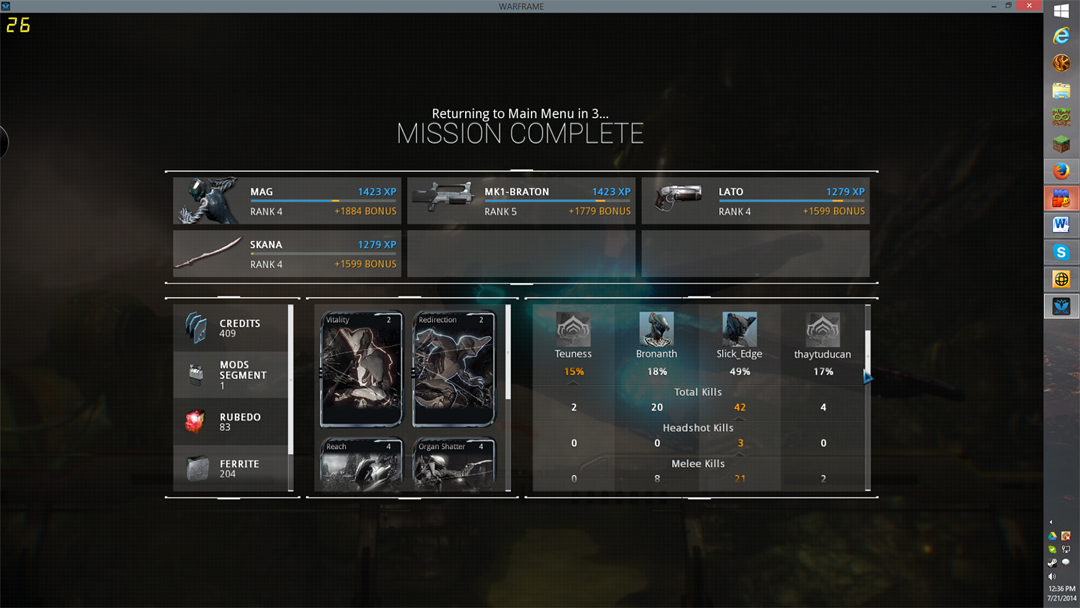Select the Skana melee weapon panel
The height and width of the screenshot is (608, 1080).
[x=287, y=254]
